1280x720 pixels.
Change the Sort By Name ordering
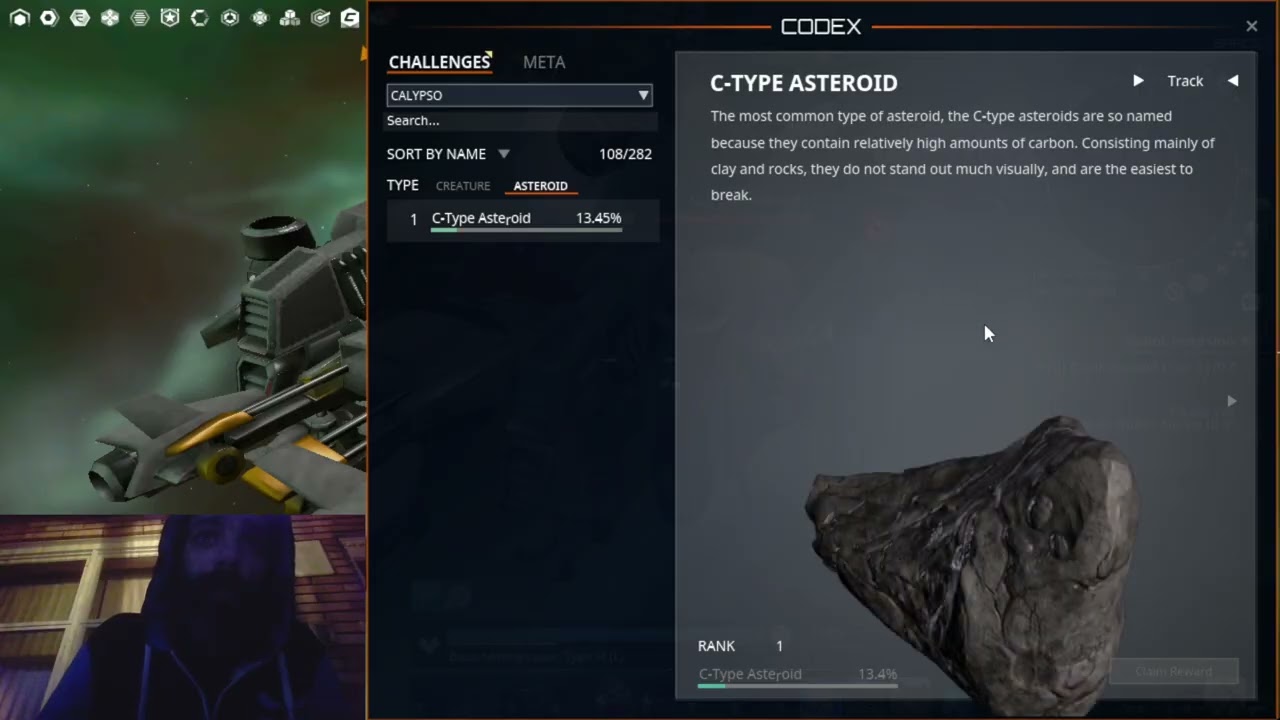(448, 154)
